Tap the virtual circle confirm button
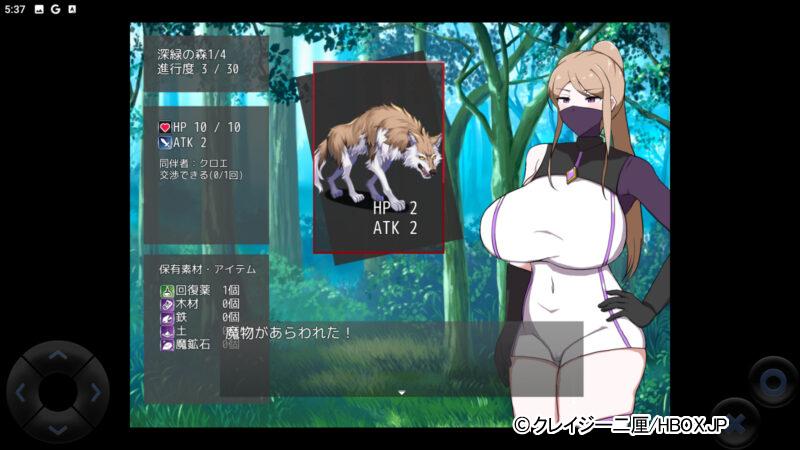Image resolution: width=800 pixels, height=450 pixels. pos(772,381)
